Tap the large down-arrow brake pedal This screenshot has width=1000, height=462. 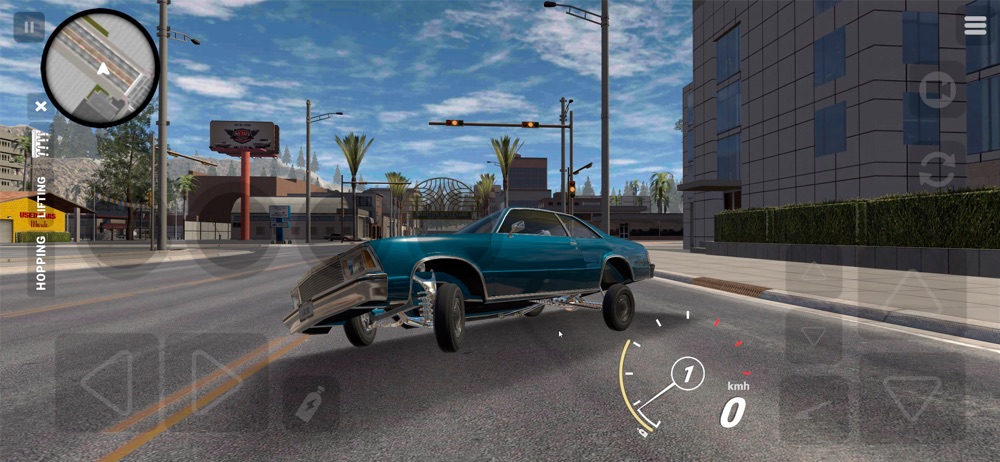(912, 397)
